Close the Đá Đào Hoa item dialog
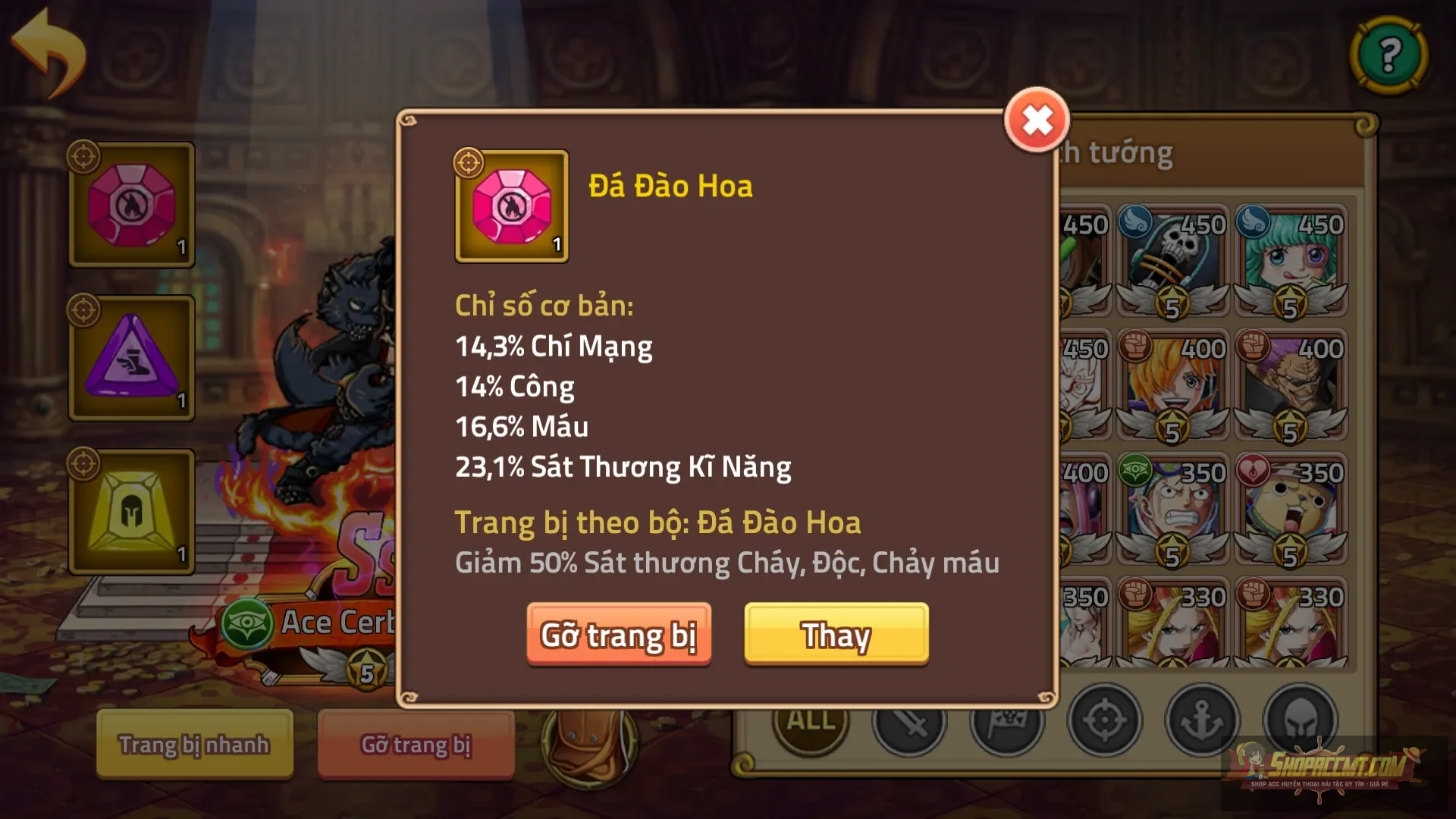Image resolution: width=1456 pixels, height=819 pixels. (1036, 121)
